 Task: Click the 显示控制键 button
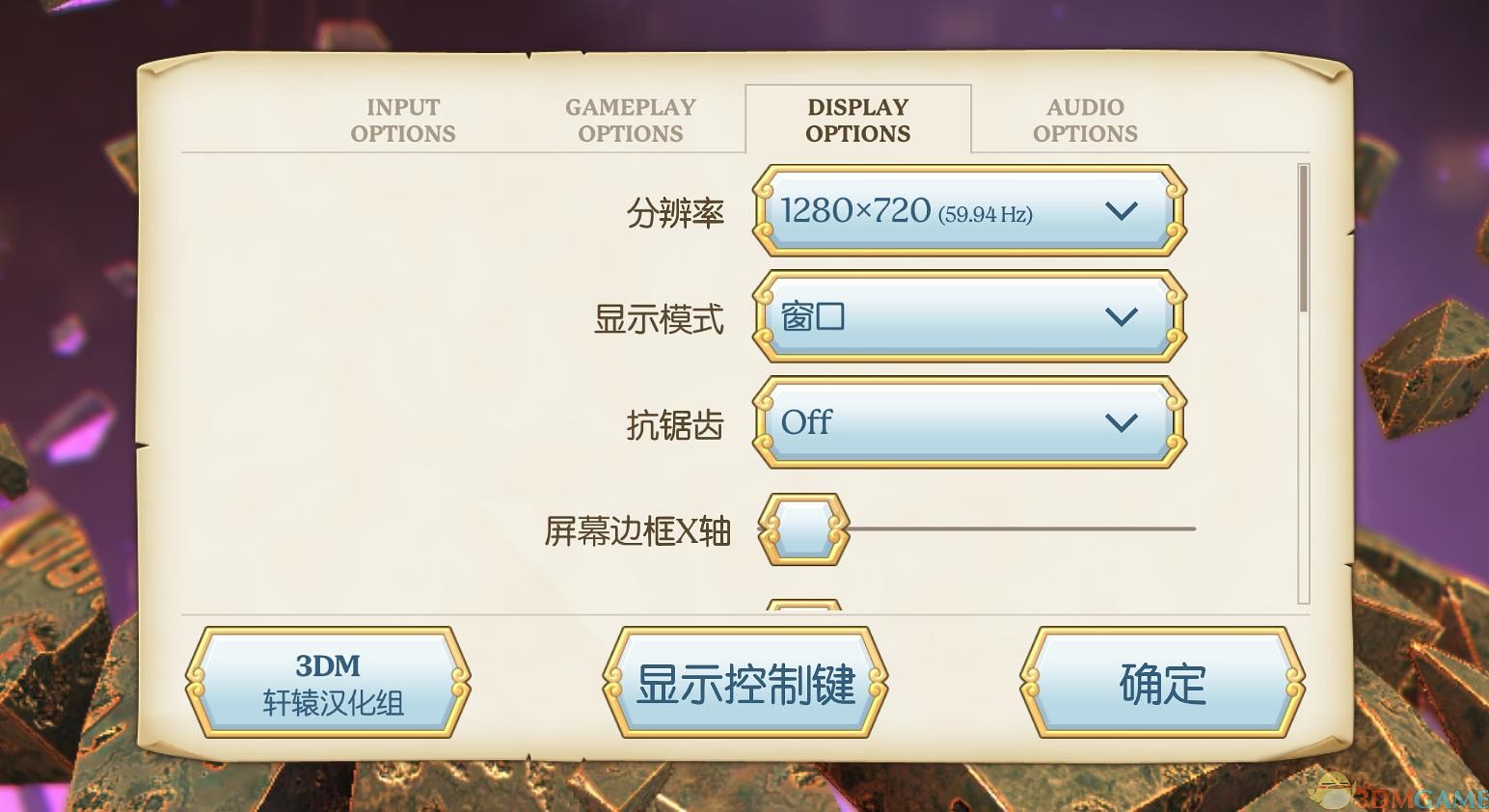pyautogui.click(x=744, y=683)
